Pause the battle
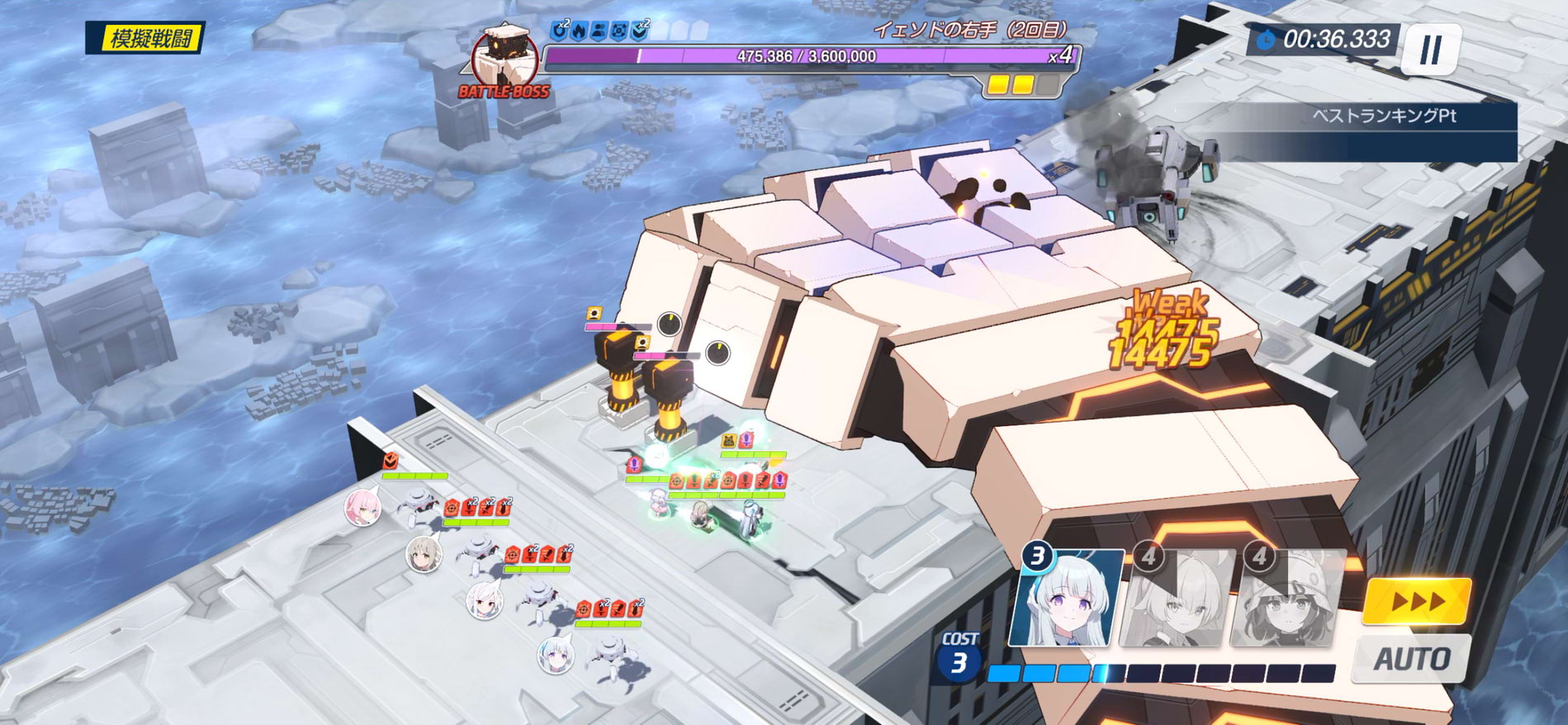 (x=1430, y=50)
